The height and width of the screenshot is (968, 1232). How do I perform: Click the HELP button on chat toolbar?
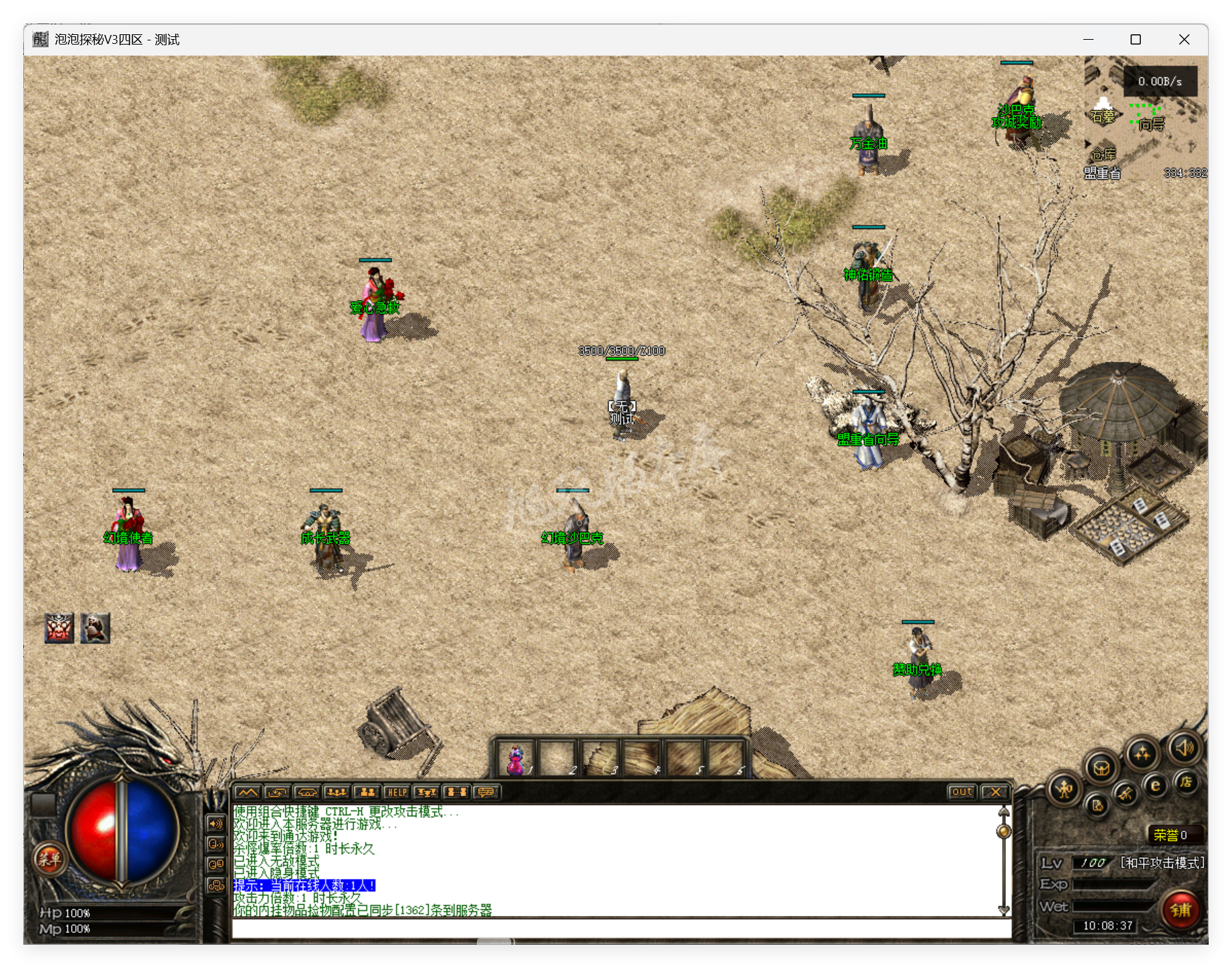(397, 792)
